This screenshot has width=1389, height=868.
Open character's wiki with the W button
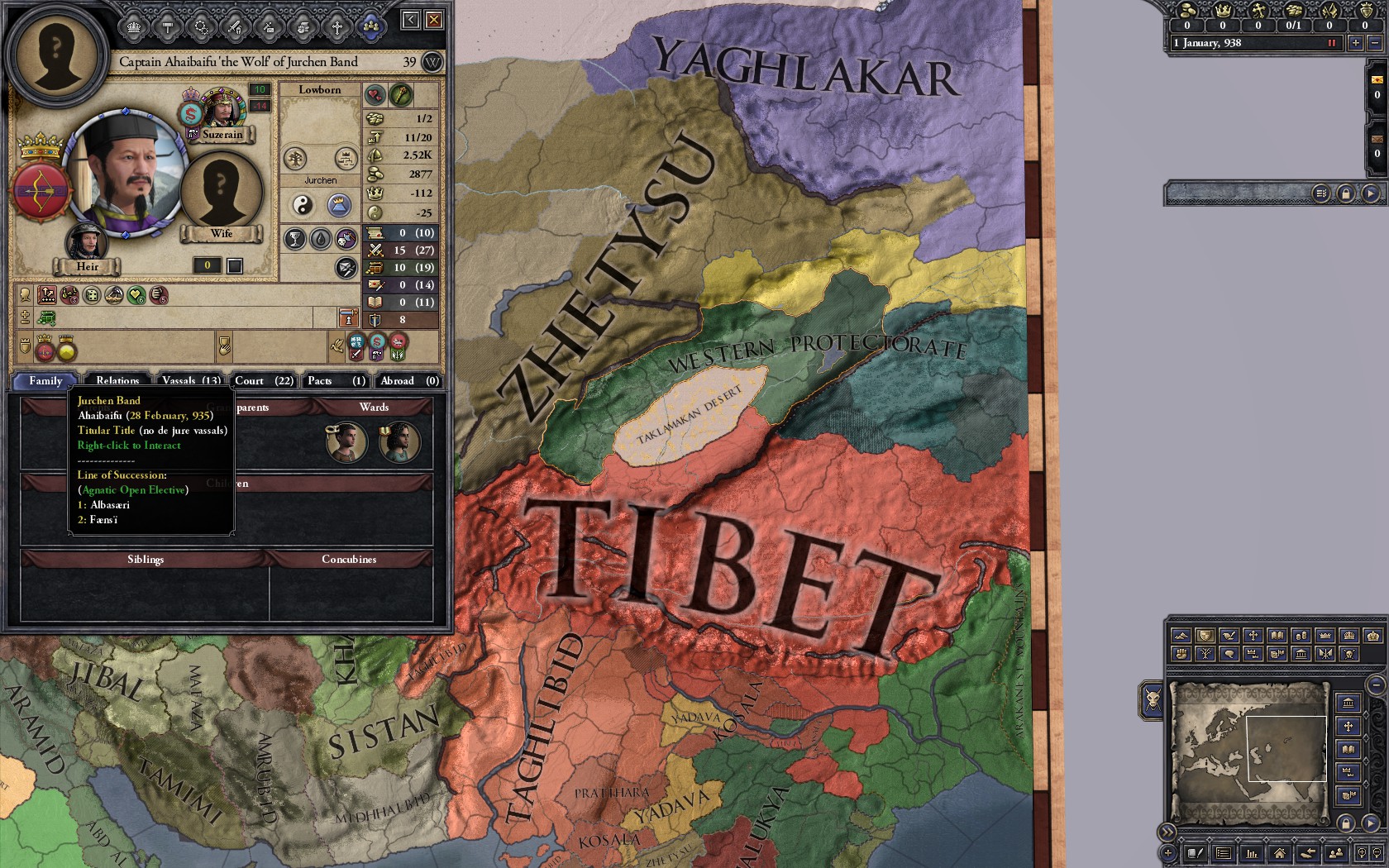(x=433, y=62)
